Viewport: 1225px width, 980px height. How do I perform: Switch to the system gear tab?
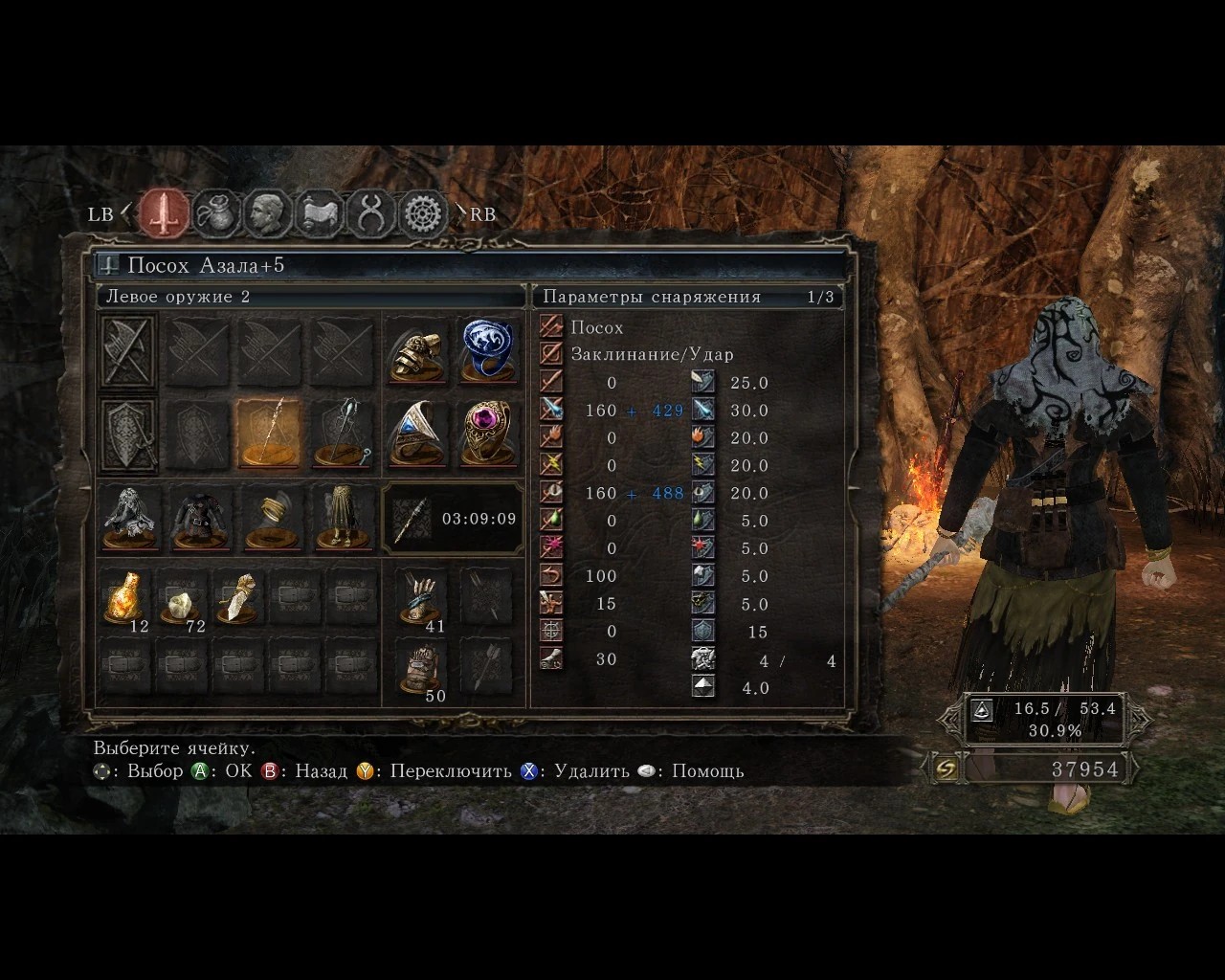tap(423, 212)
